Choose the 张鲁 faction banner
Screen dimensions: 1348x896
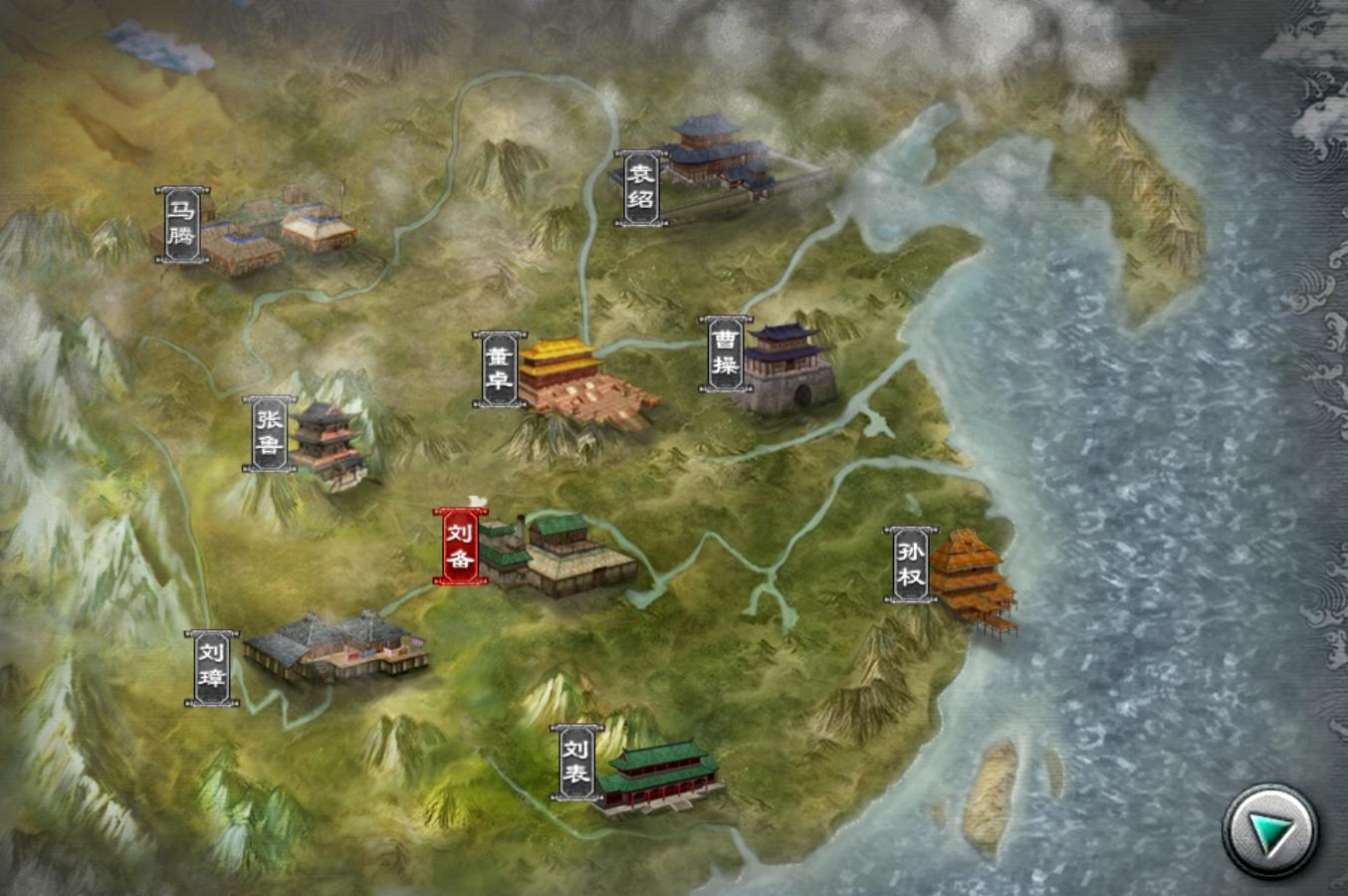pos(268,434)
